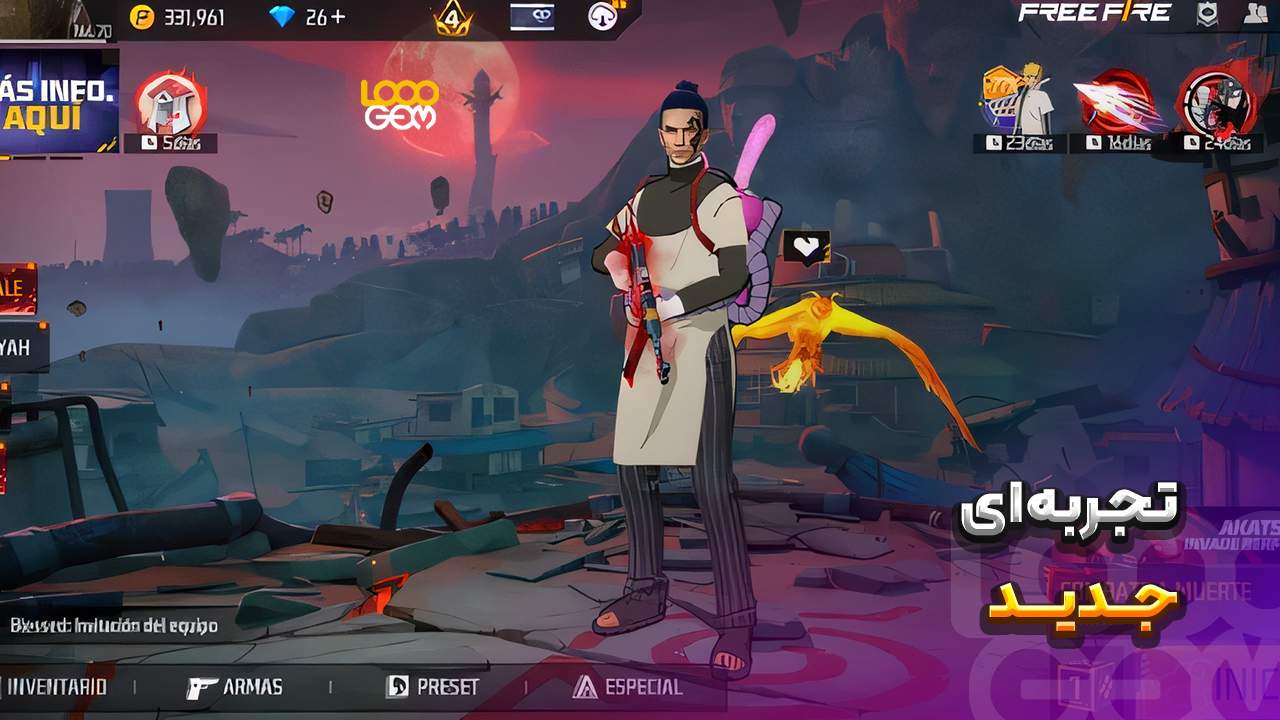Viewport: 1280px width, 720px height.
Task: Open the red helmet event icon
Action: [x=170, y=104]
